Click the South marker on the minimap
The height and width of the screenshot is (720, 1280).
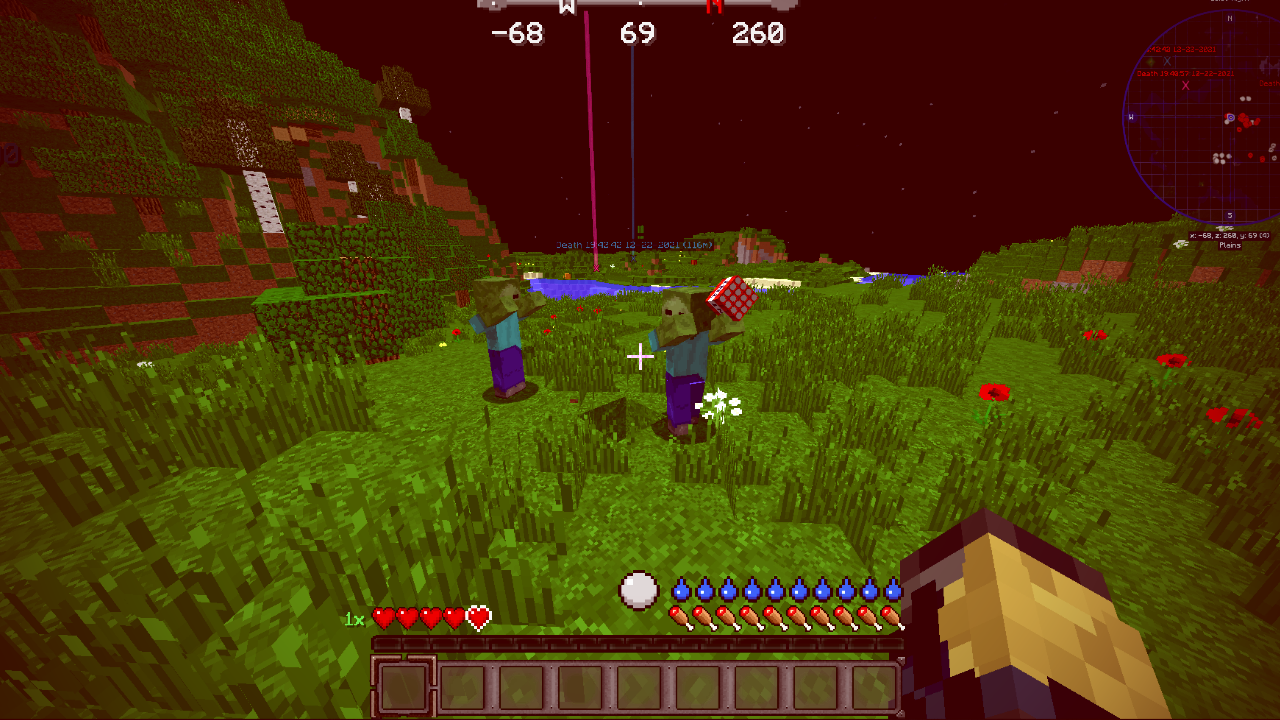(1229, 213)
